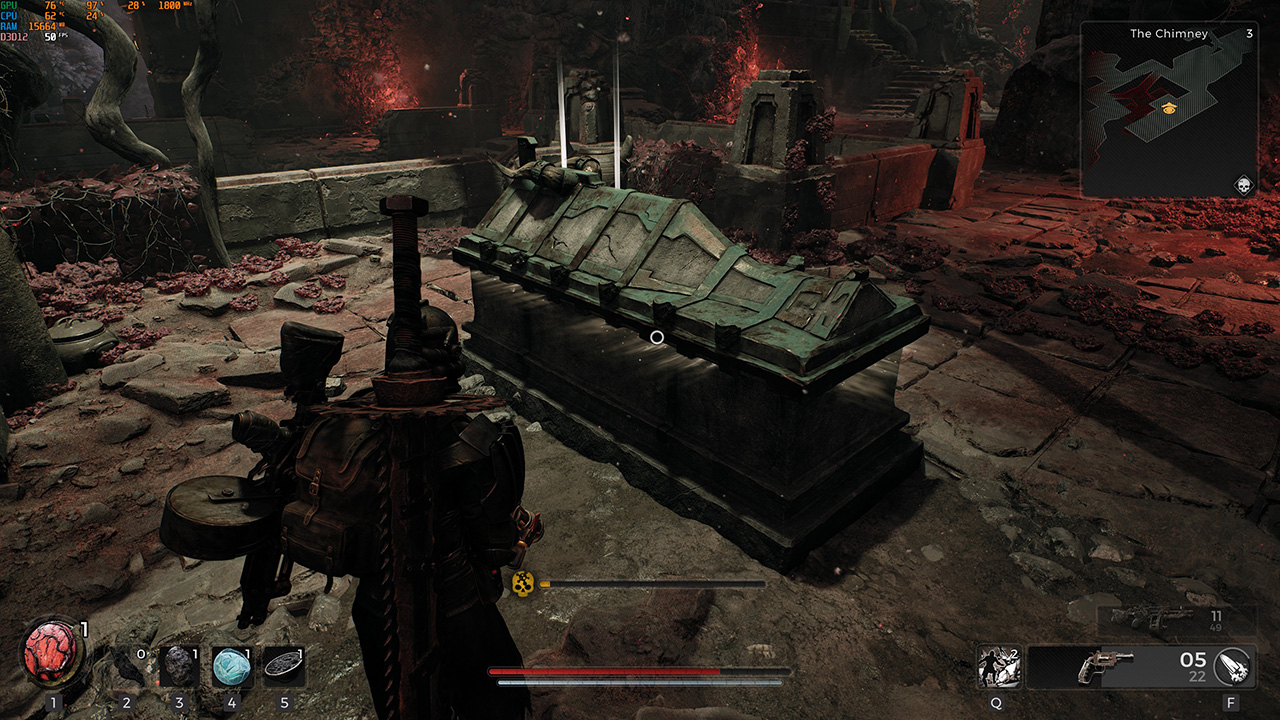Viewport: 1280px width, 720px height.
Task: Use the blue crystal orb consumable
Action: tap(232, 666)
